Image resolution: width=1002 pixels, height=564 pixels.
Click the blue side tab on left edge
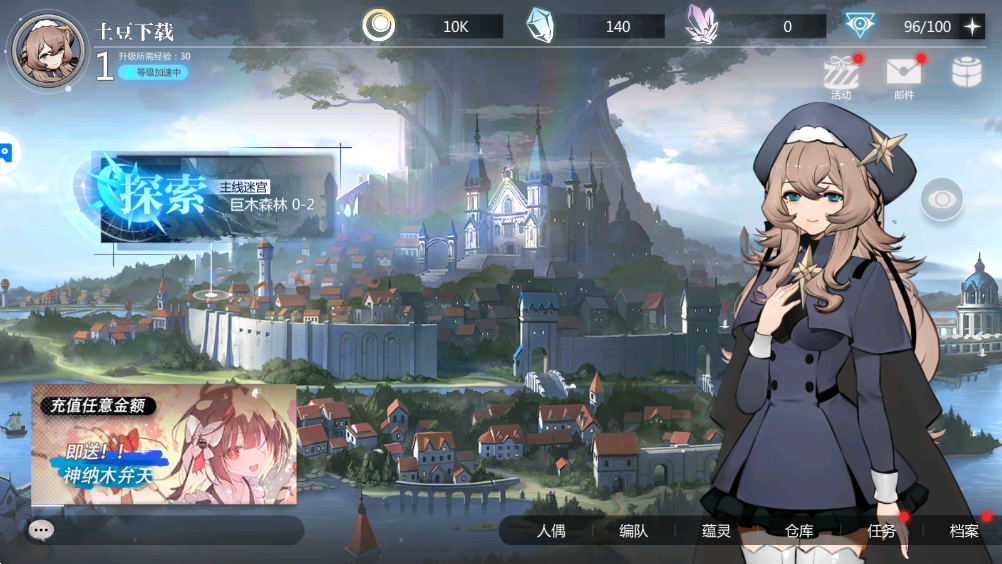click(5, 153)
